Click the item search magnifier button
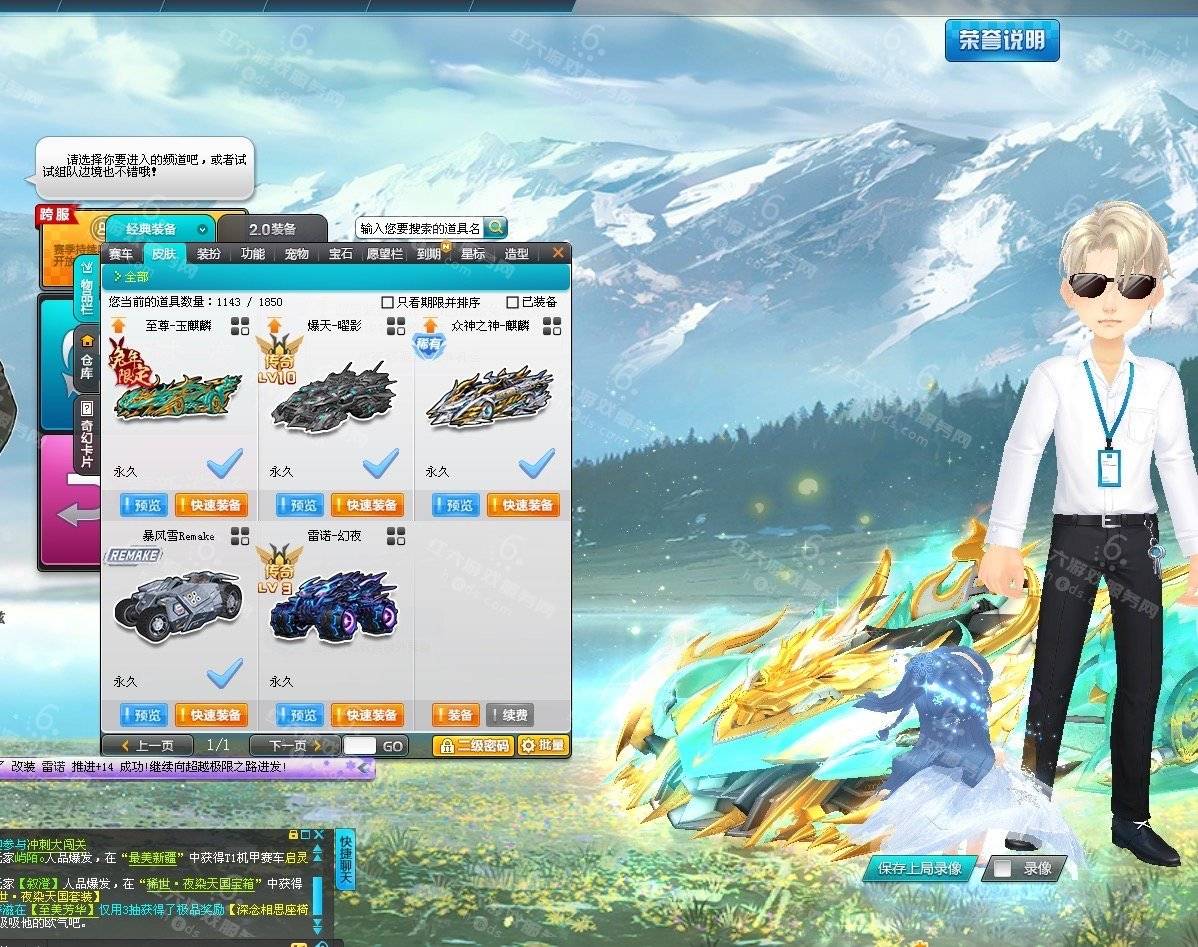Viewport: 1198px width, 947px height. (495, 228)
